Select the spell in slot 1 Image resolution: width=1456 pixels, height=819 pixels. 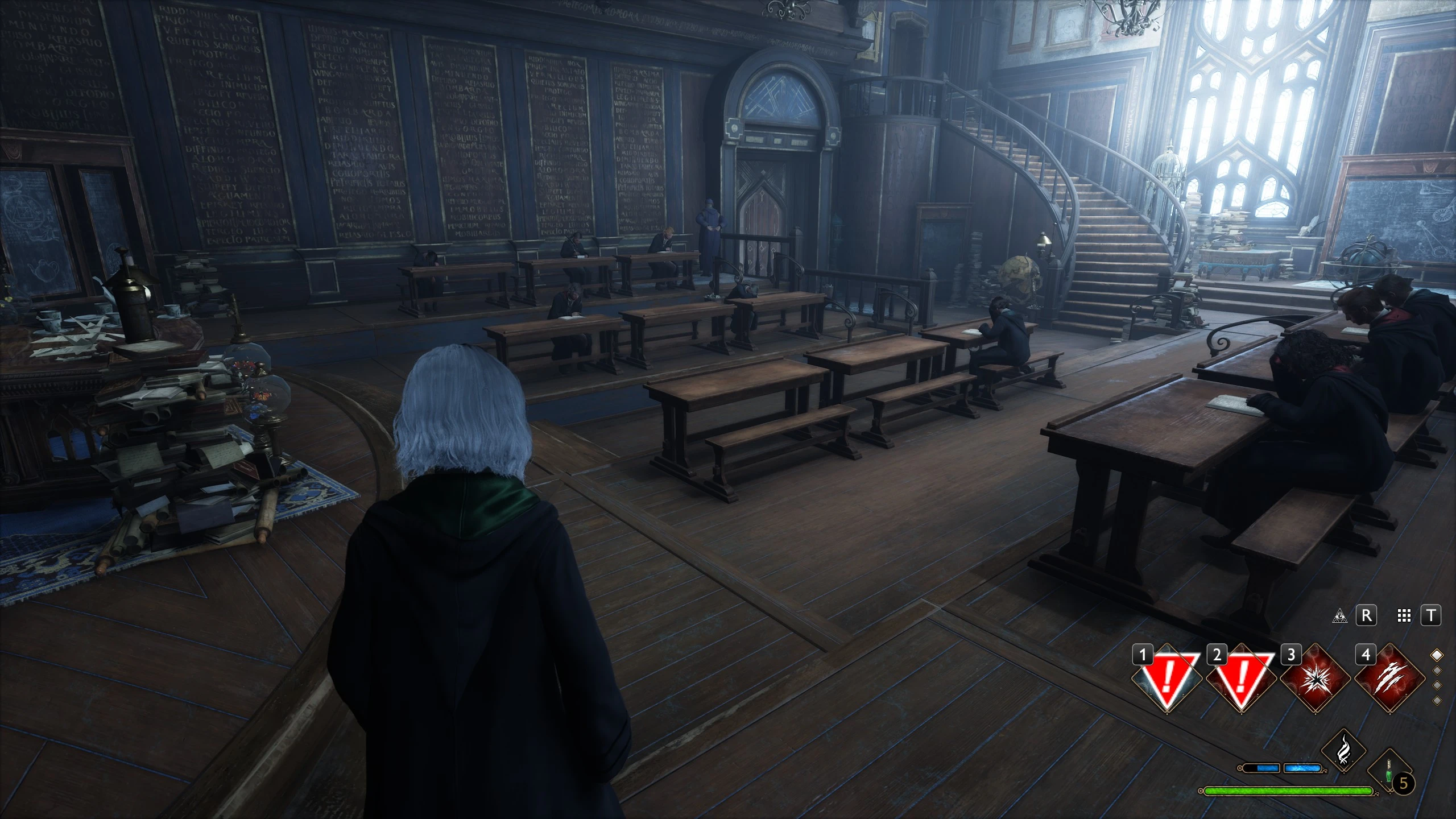[1168, 680]
